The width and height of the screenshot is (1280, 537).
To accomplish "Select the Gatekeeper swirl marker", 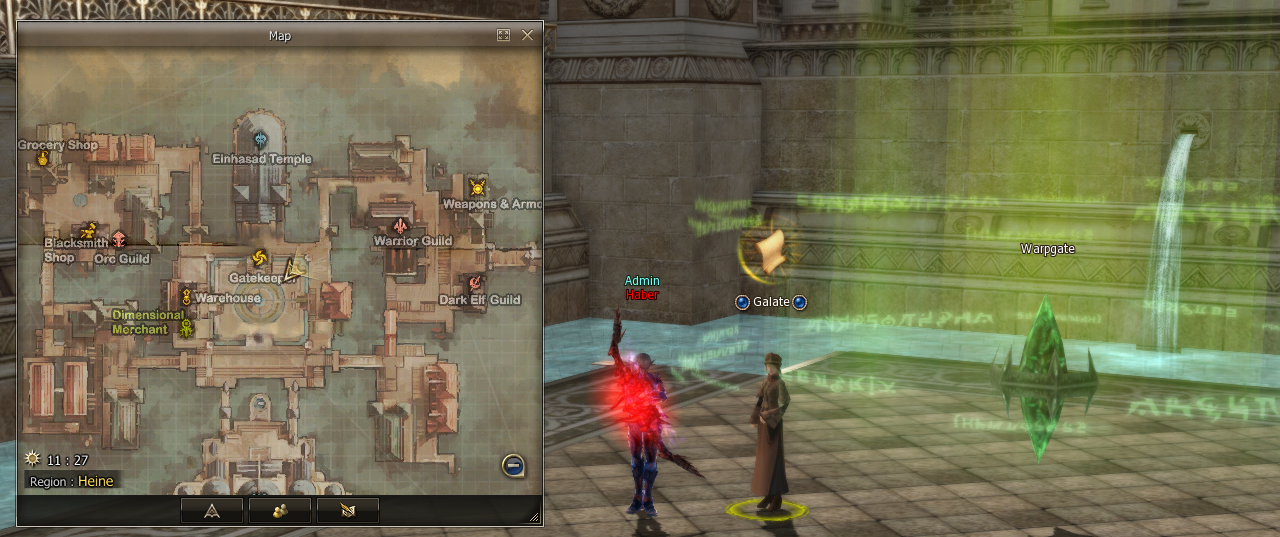I will pyautogui.click(x=259, y=258).
